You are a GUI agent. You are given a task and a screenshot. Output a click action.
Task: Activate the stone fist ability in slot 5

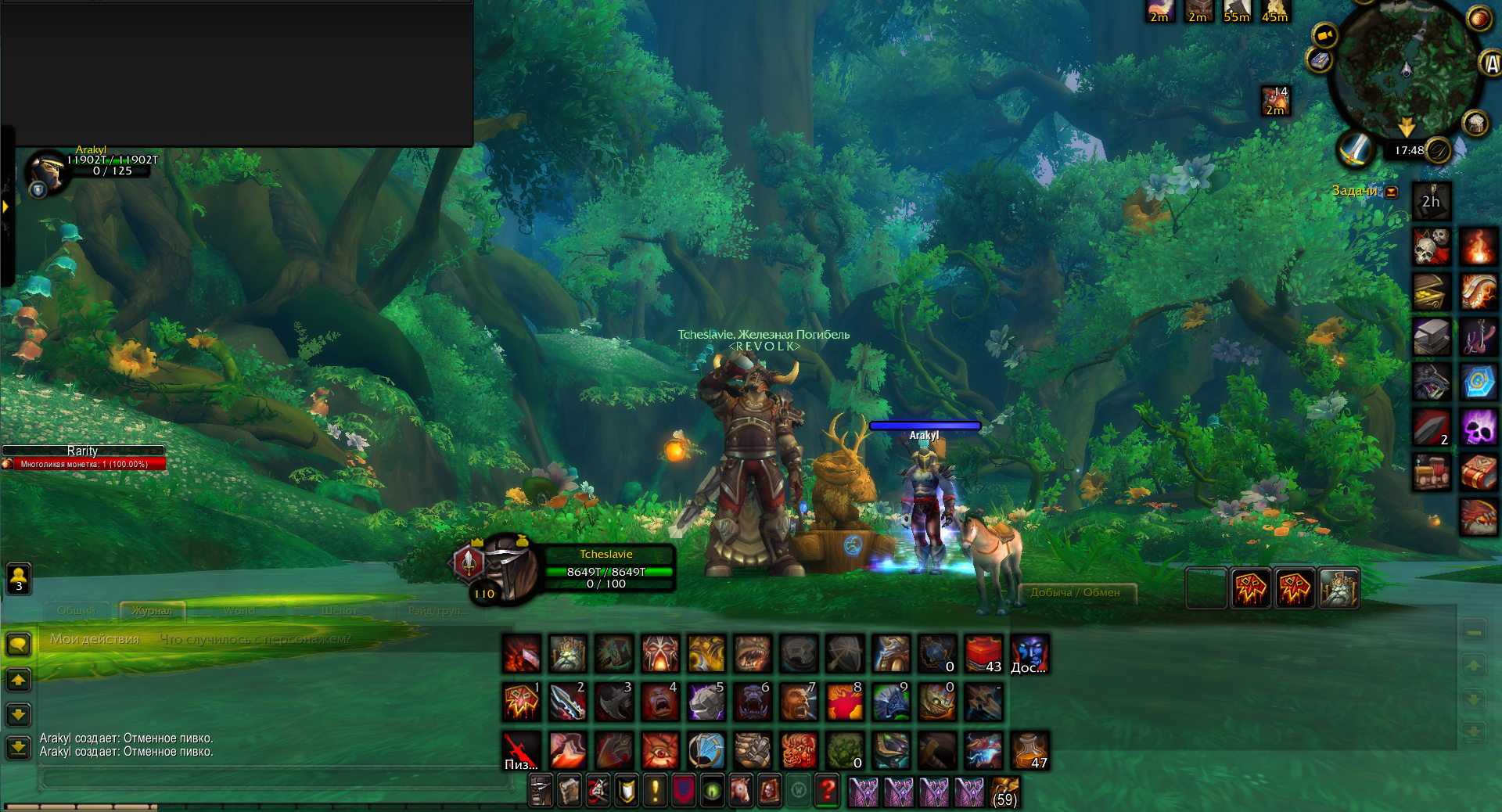click(706, 701)
